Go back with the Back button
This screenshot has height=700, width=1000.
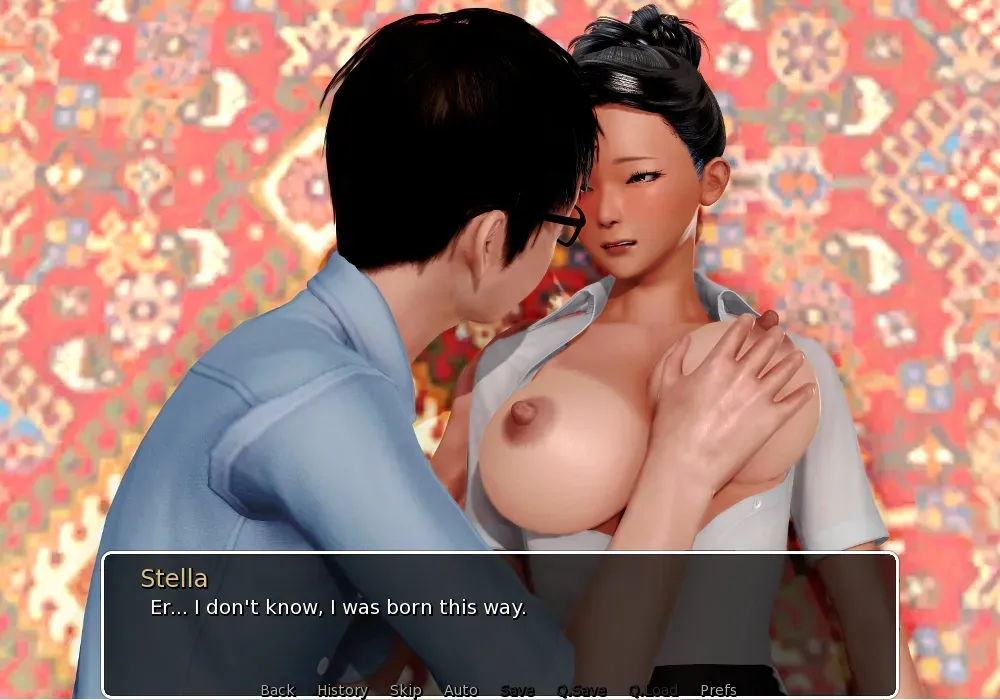click(277, 690)
